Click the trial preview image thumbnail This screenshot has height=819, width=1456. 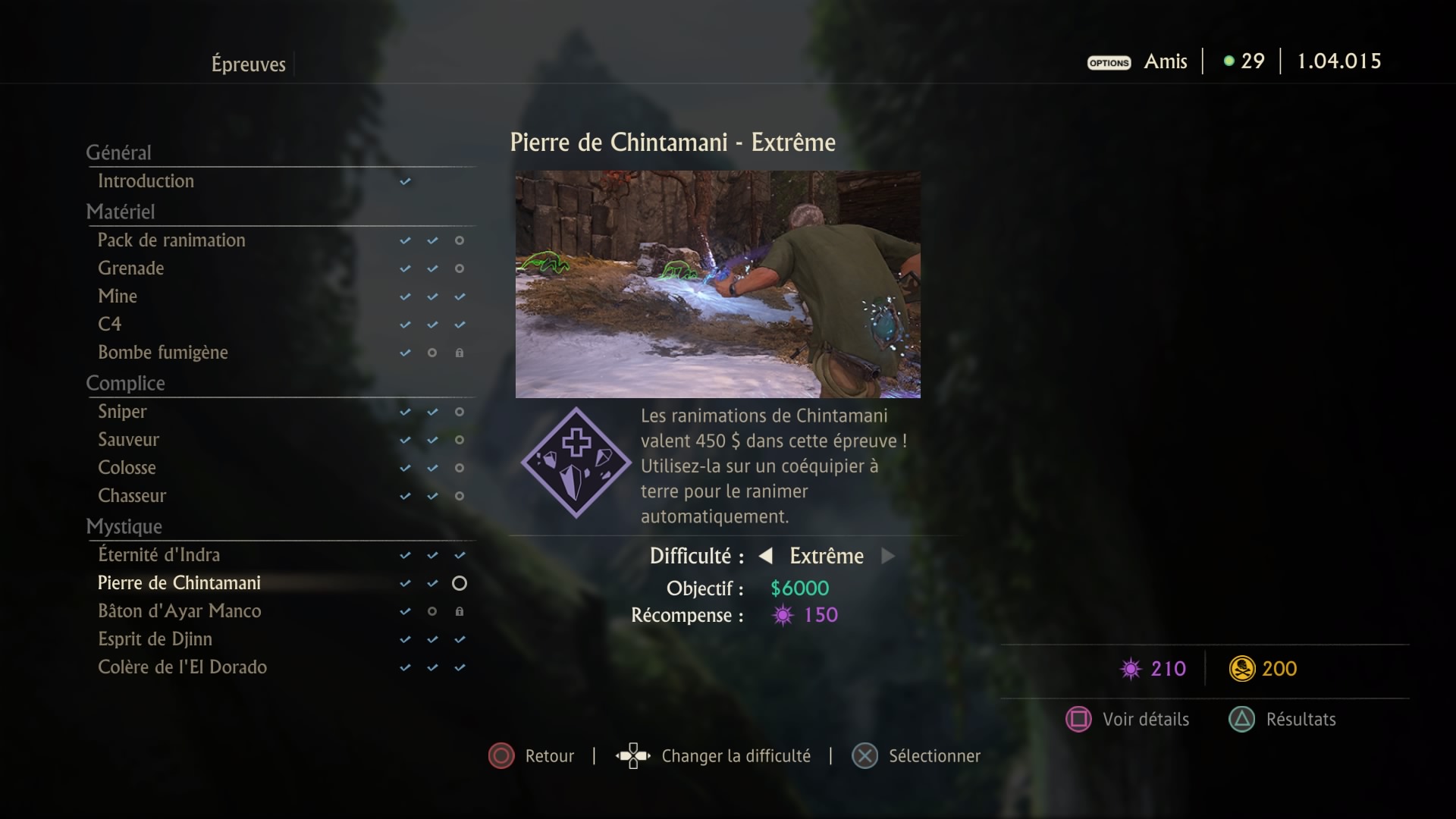(x=718, y=284)
